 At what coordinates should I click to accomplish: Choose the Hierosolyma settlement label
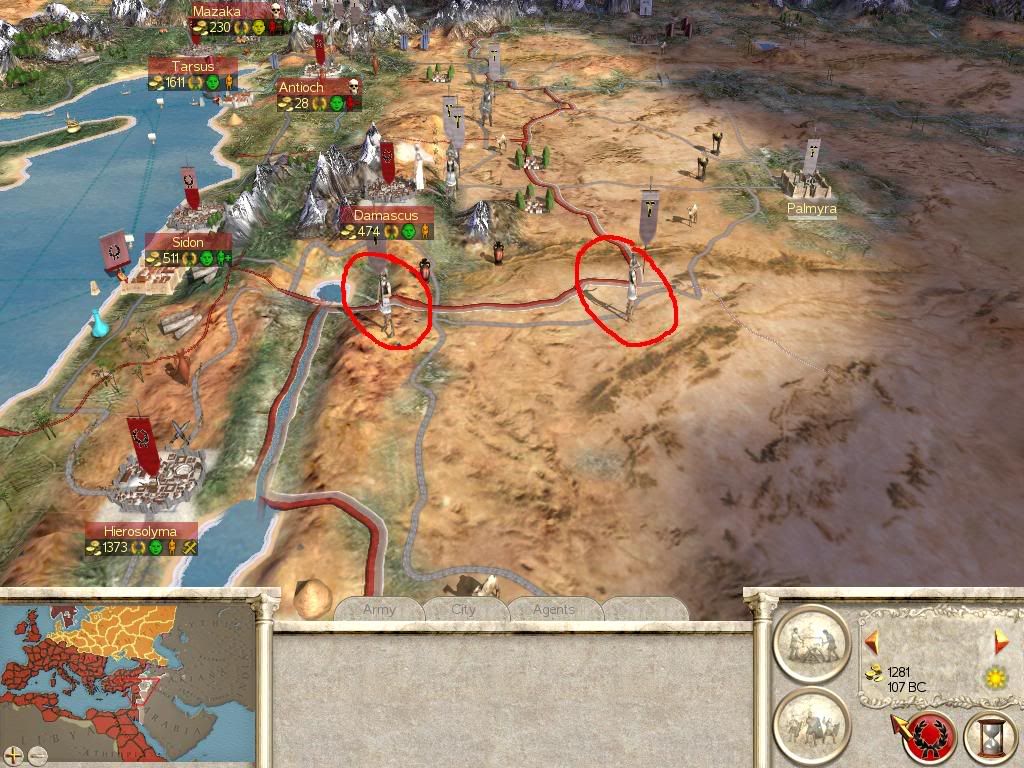141,530
